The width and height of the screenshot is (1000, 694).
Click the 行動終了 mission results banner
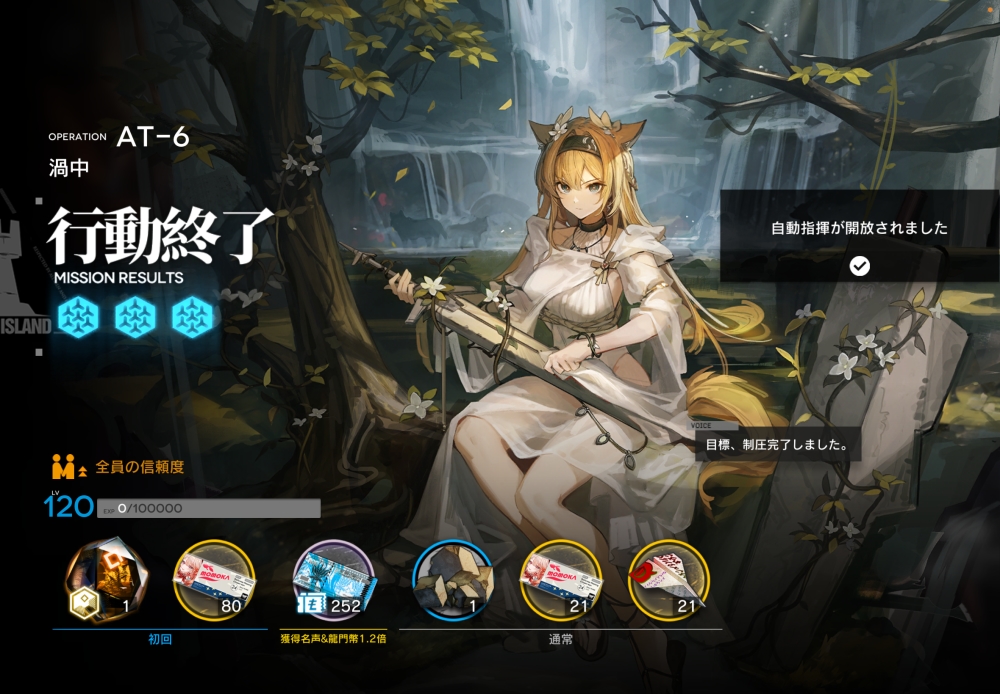[x=160, y=237]
